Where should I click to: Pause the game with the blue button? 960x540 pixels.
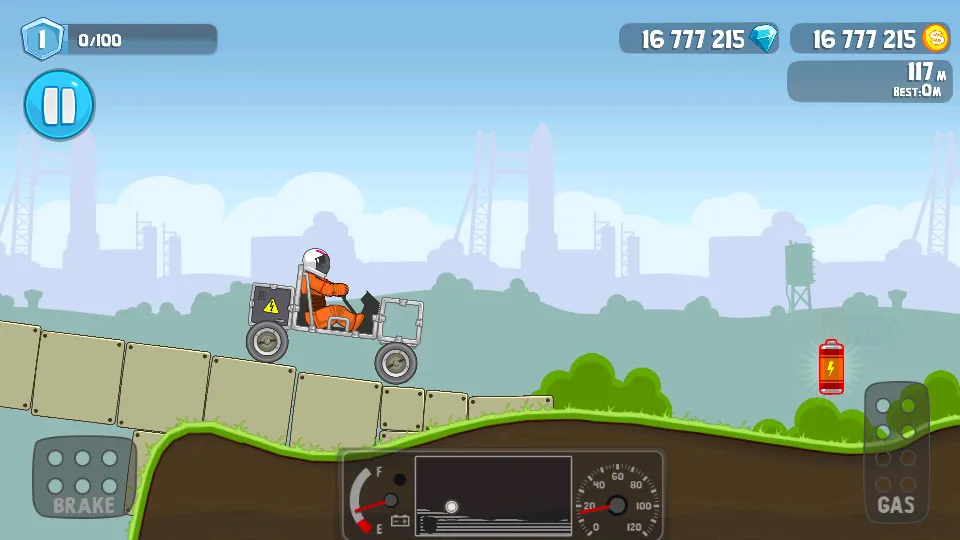point(59,104)
